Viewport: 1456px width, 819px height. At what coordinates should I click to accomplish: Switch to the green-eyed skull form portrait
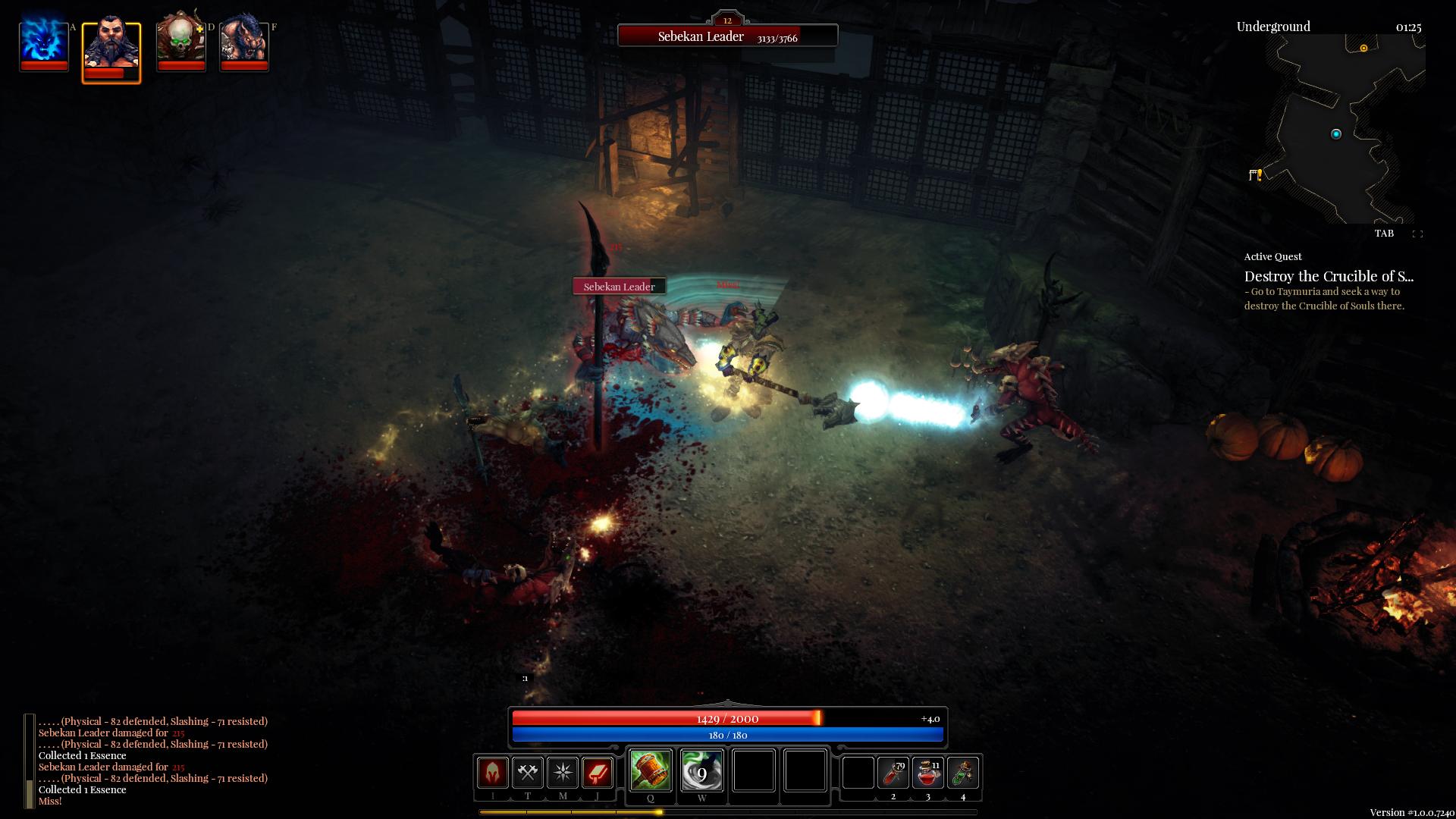[x=180, y=42]
